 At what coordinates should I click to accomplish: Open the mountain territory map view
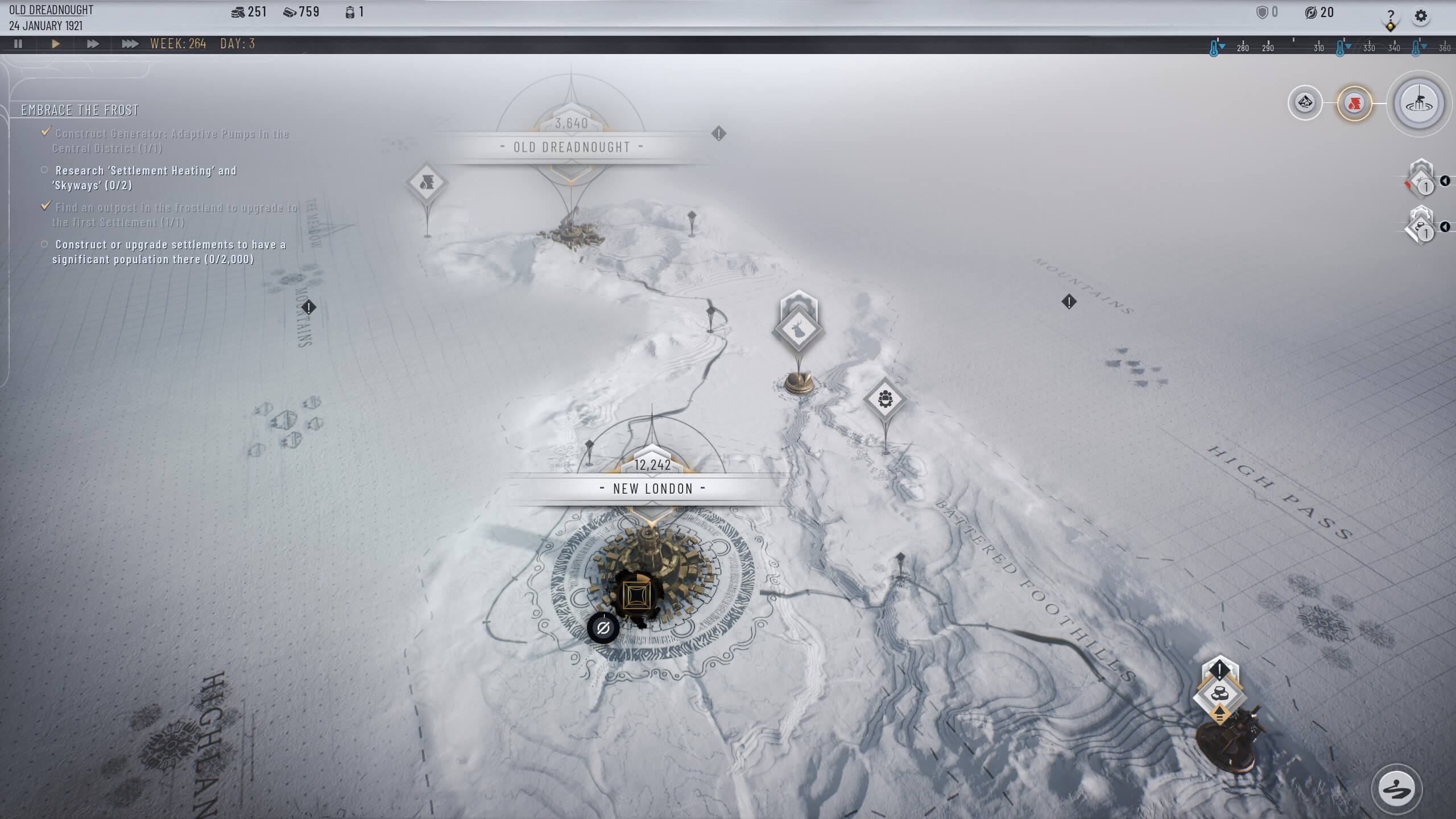(1305, 103)
